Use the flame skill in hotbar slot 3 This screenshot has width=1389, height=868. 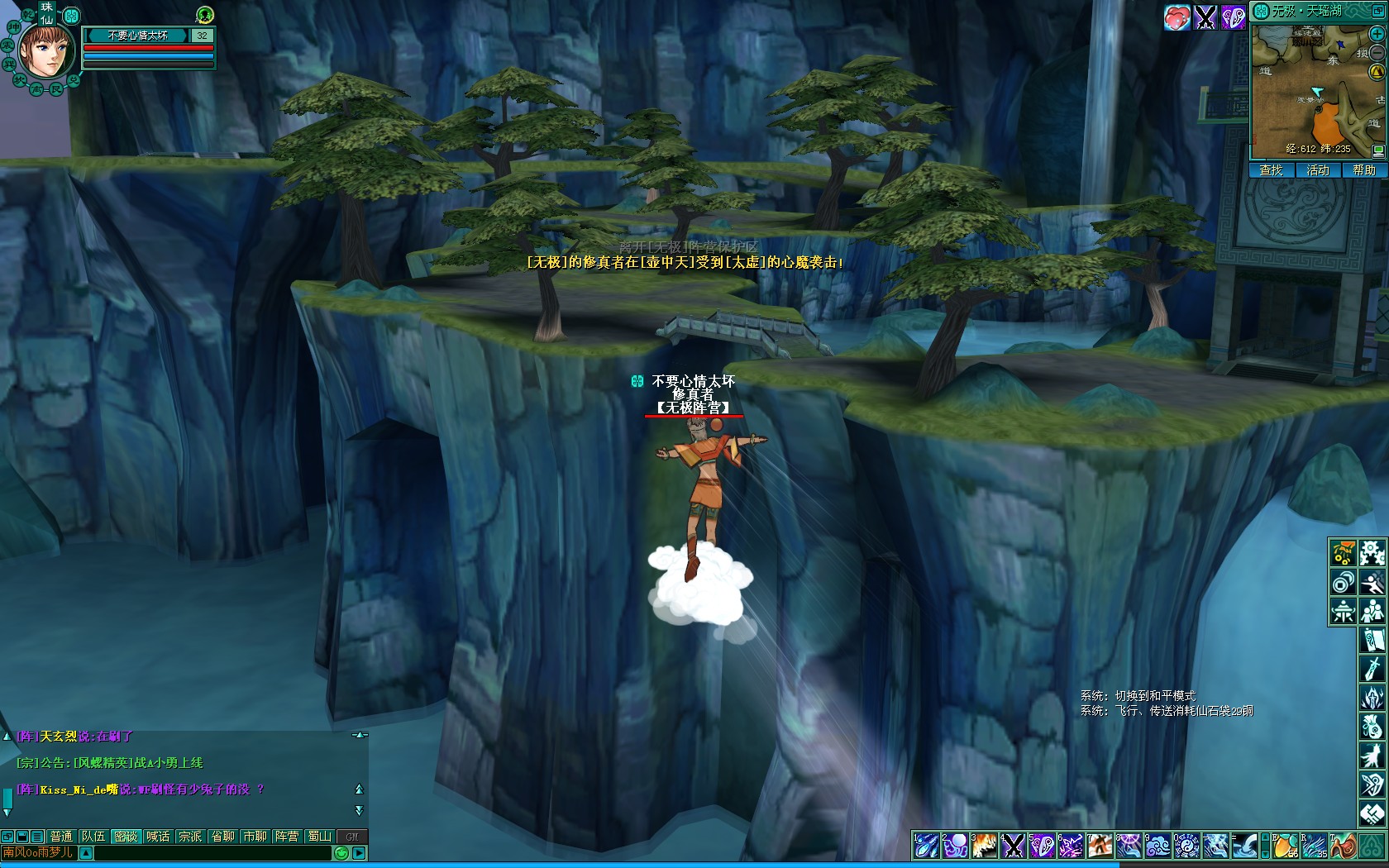984,846
